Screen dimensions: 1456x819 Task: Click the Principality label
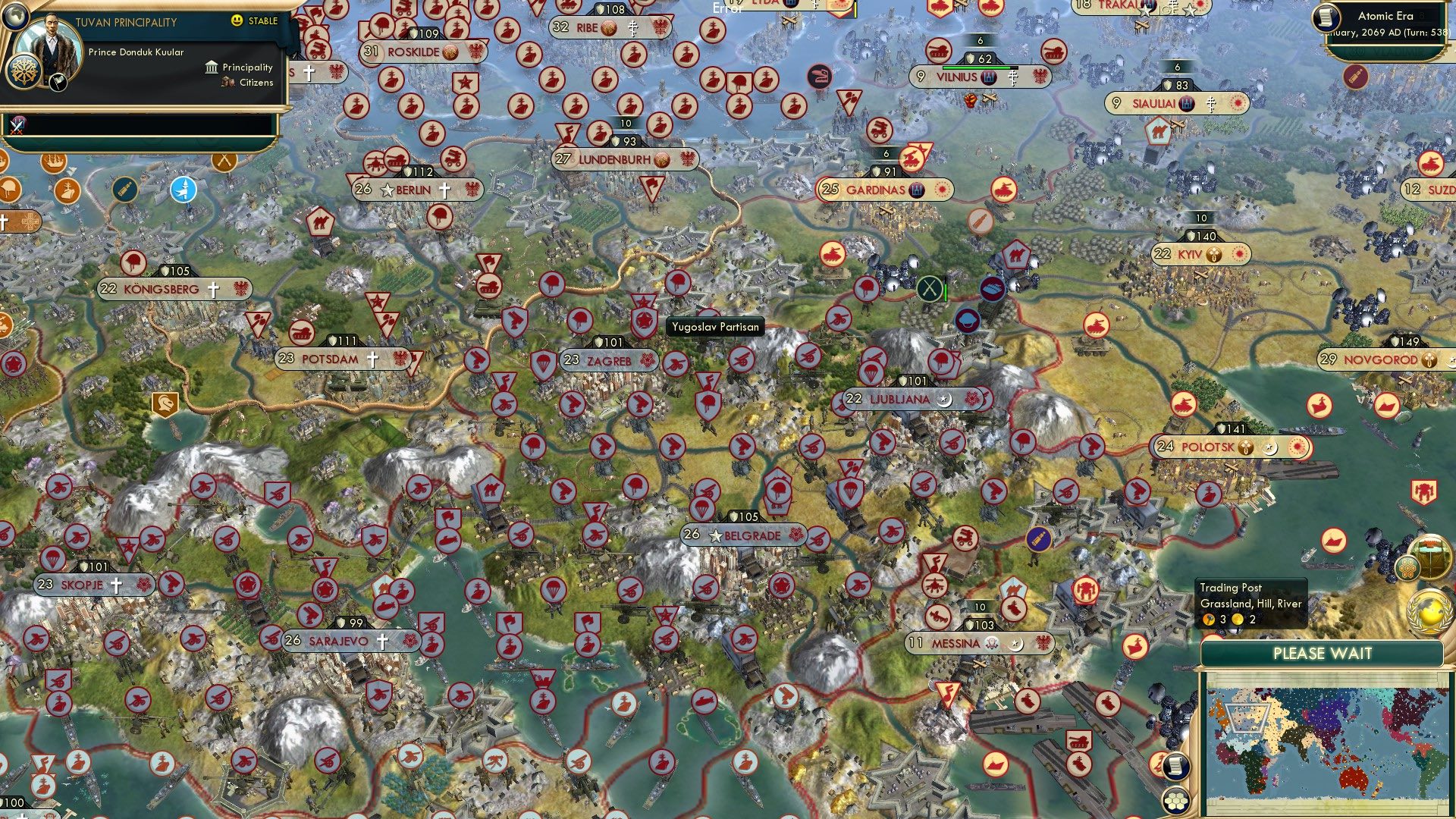click(246, 67)
